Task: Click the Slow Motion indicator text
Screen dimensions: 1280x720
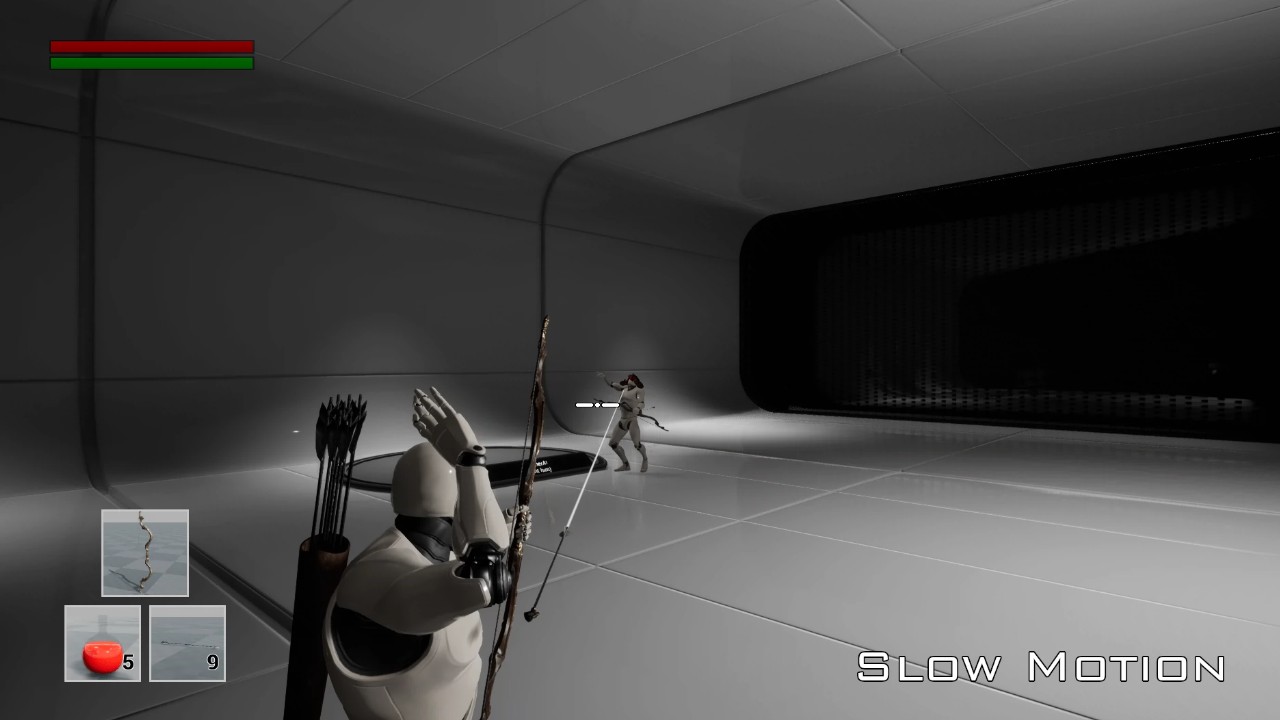Action: coord(1040,663)
